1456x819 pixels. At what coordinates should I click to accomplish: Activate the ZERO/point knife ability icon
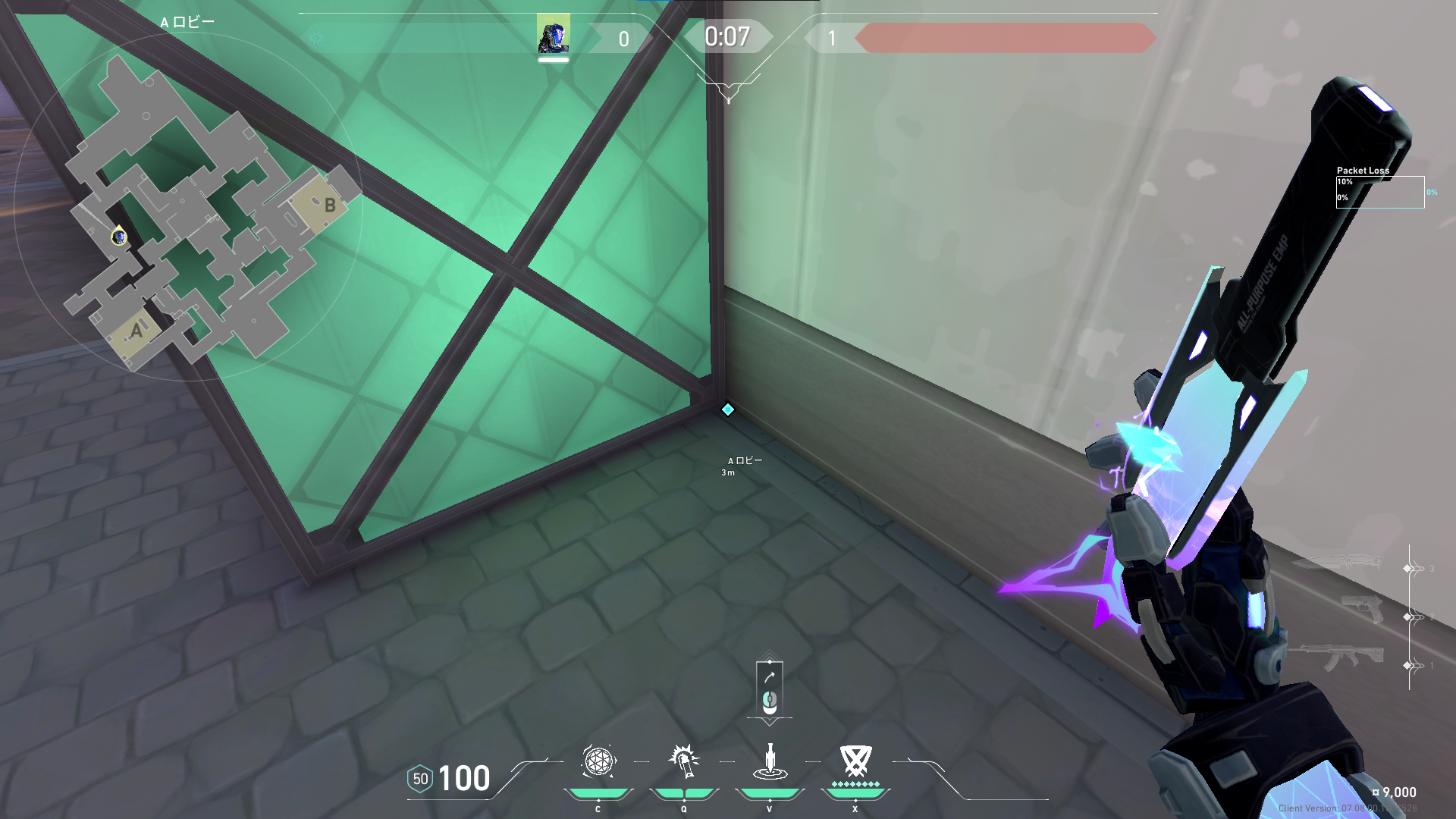pos(770,761)
